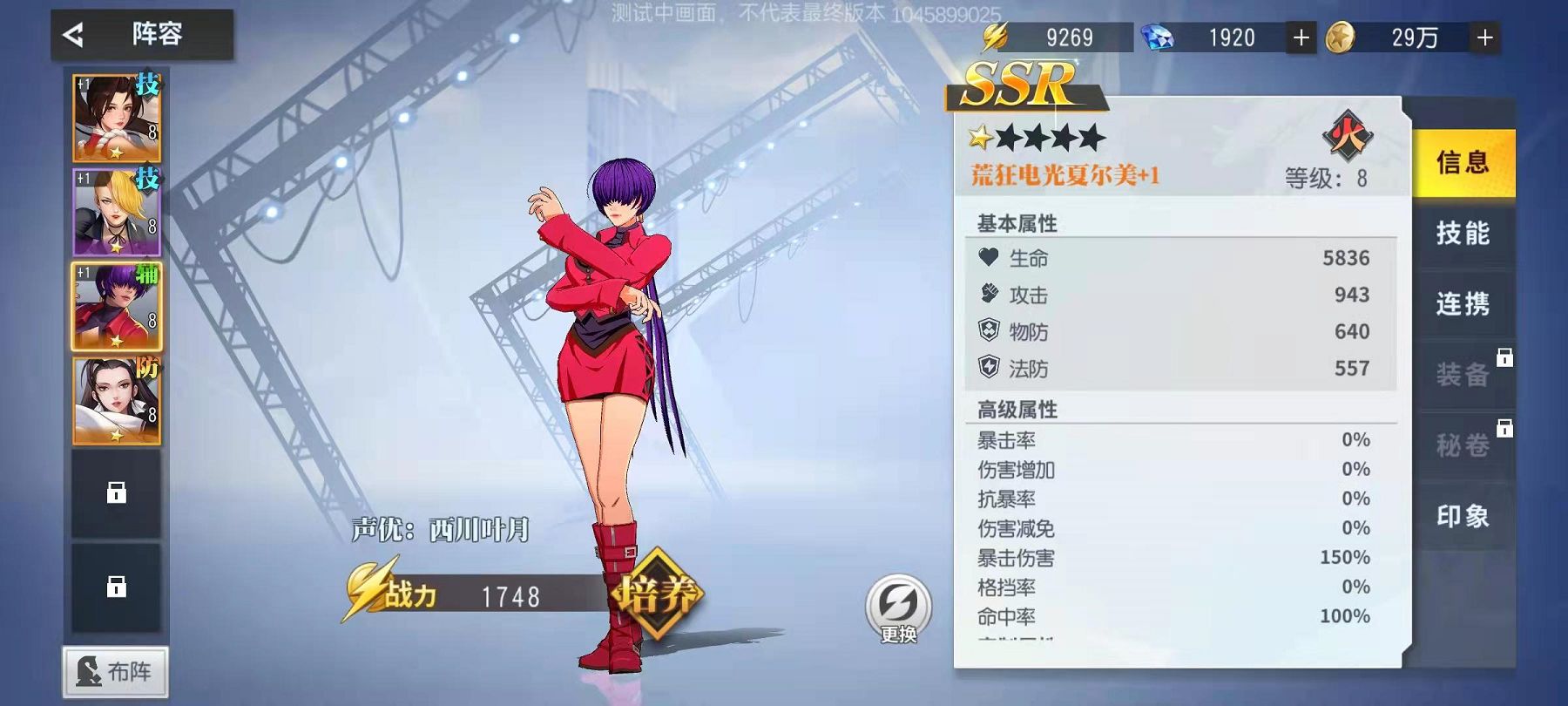Select the locked 装备 equipment tab
The width and height of the screenshot is (1568, 706).
click(1463, 375)
